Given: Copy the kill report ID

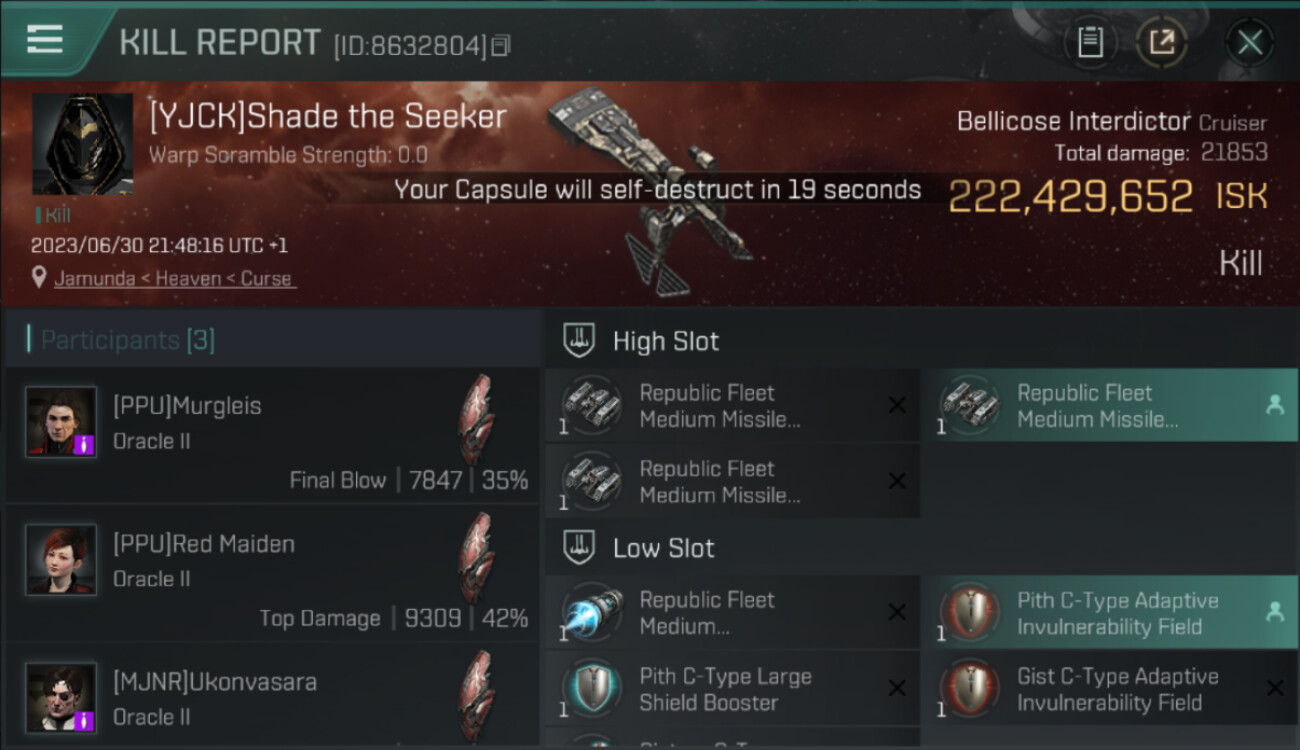Looking at the screenshot, I should click(501, 45).
